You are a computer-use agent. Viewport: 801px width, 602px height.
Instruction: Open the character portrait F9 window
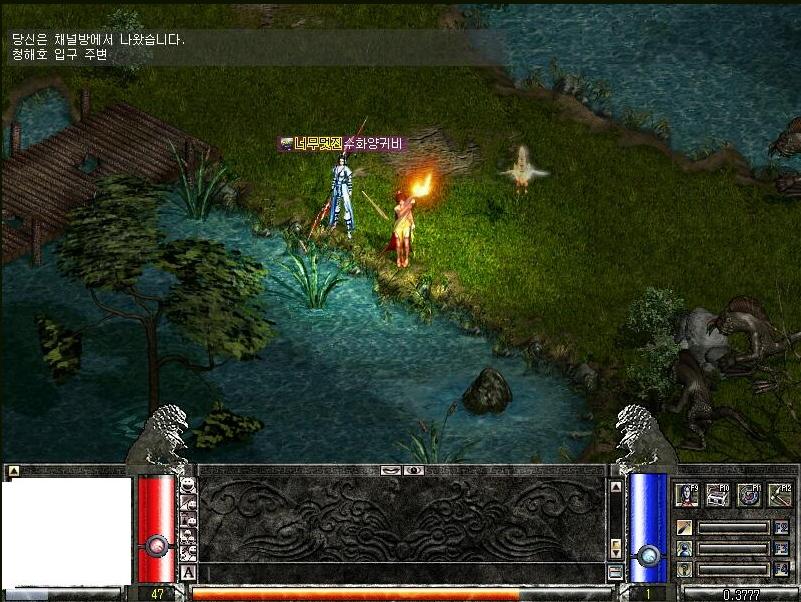686,494
